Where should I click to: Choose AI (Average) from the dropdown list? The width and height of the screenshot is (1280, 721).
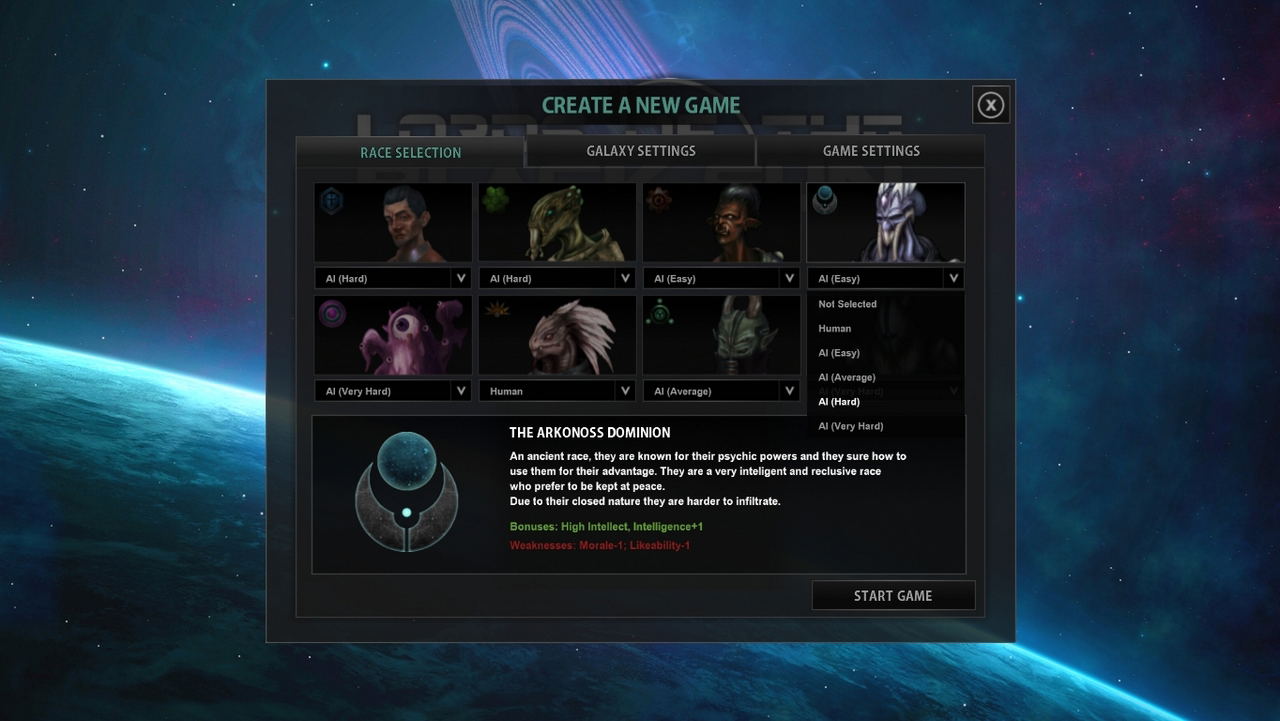[847, 377]
